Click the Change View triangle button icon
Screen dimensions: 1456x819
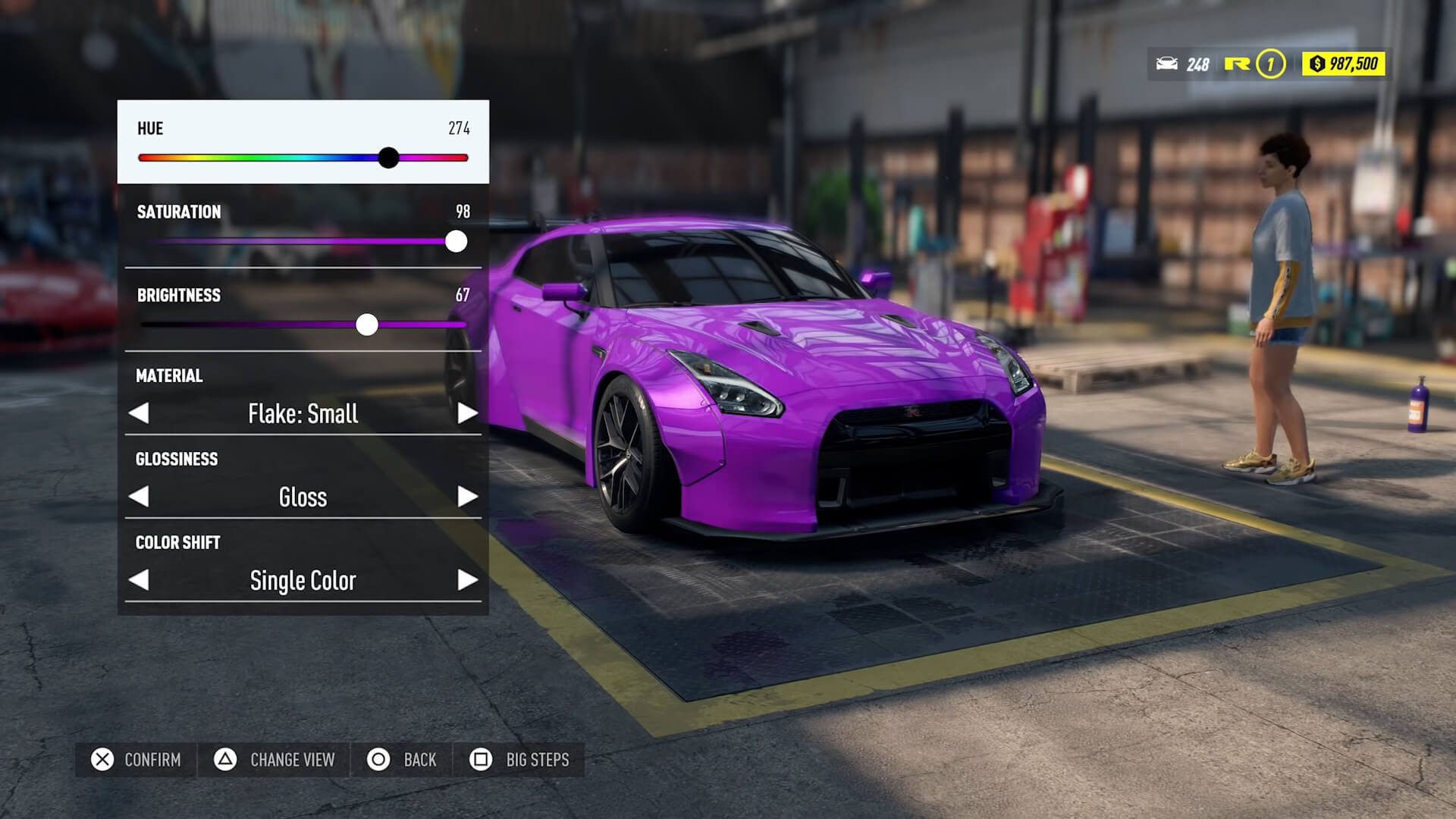pyautogui.click(x=225, y=759)
